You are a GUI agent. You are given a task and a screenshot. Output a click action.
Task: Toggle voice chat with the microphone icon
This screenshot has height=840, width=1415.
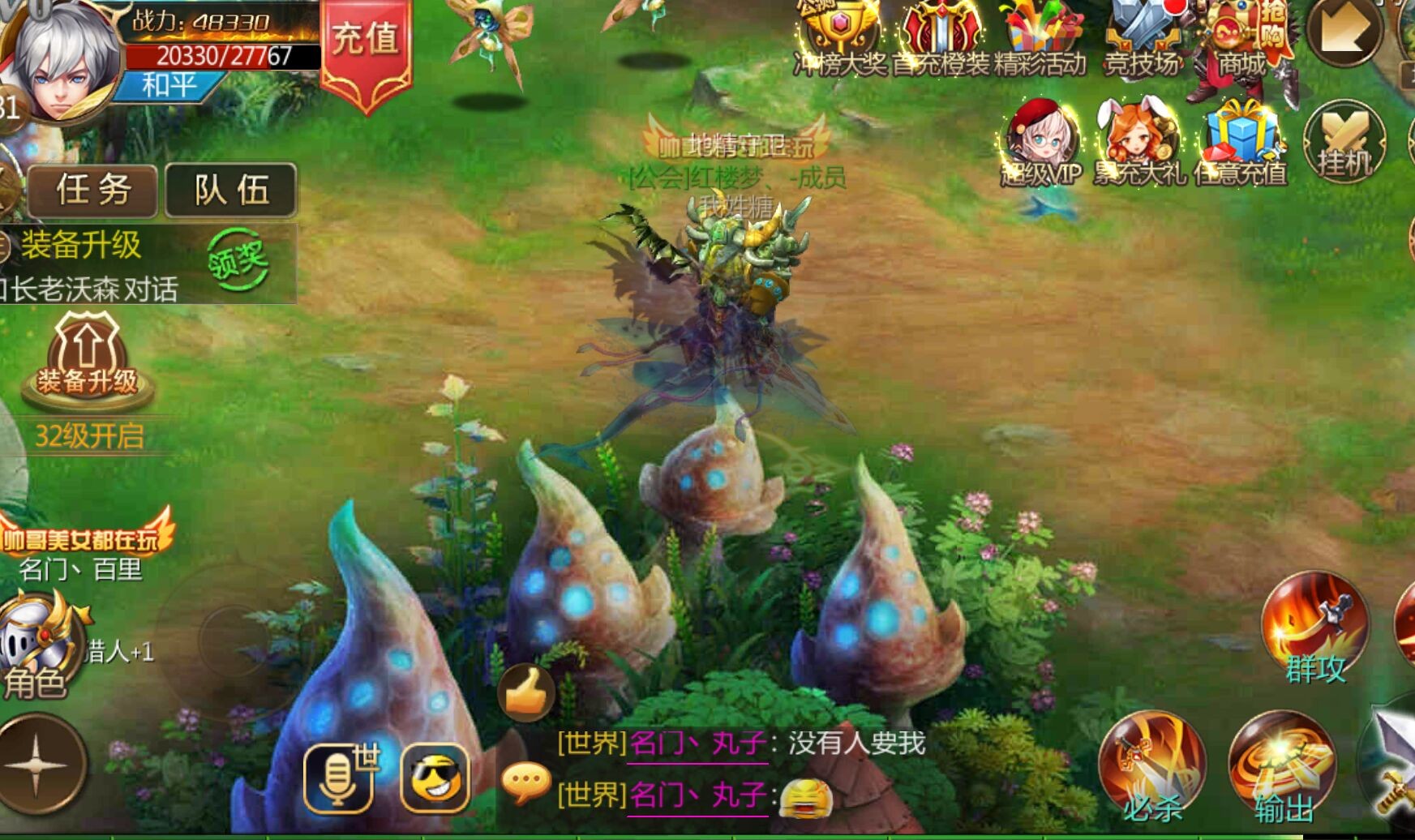tap(341, 777)
